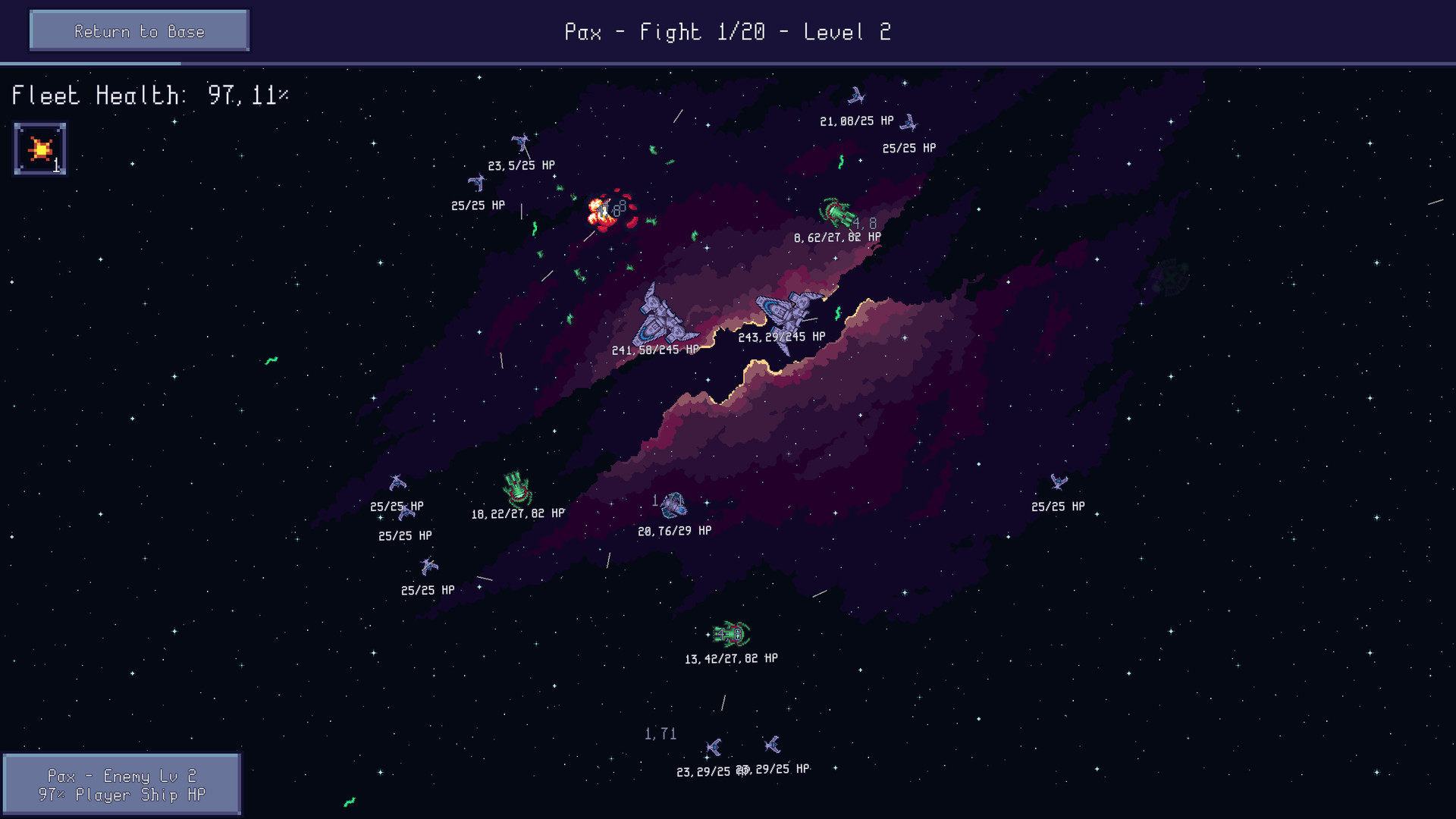Select the flagship showing 243,29/245 HP
The width and height of the screenshot is (1456, 819).
tap(785, 309)
